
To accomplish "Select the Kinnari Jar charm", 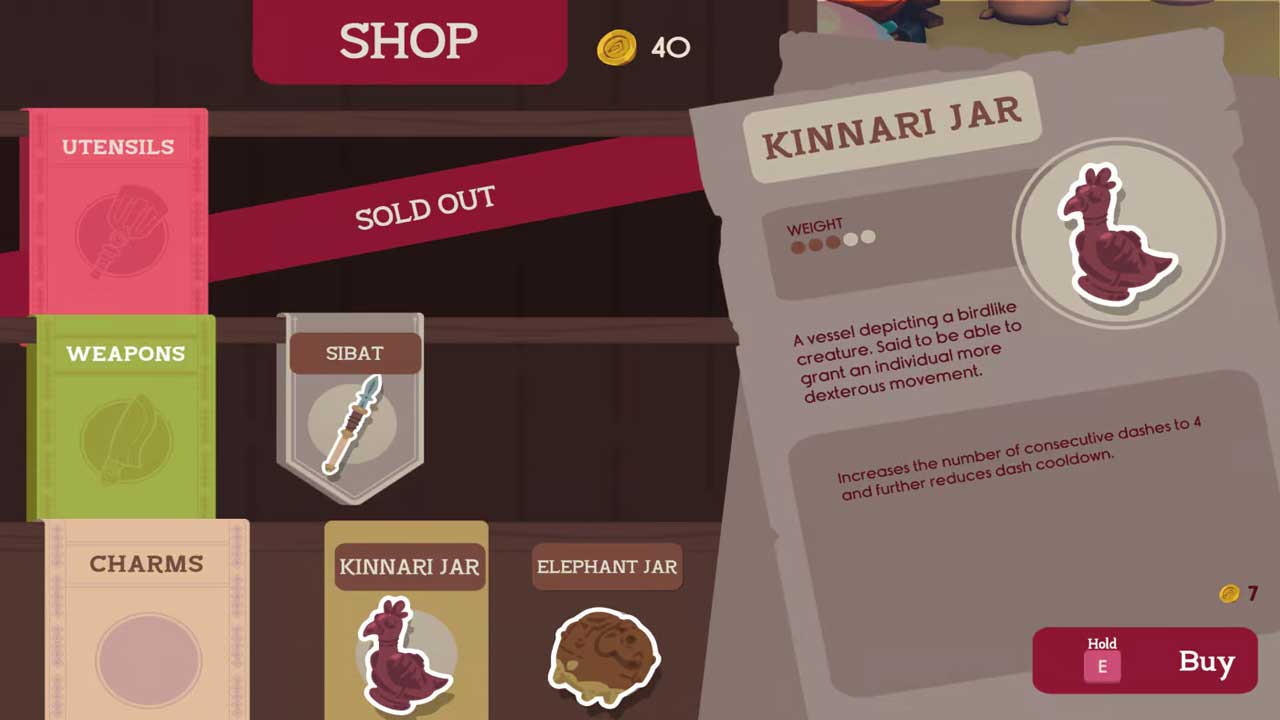I will pyautogui.click(x=407, y=625).
